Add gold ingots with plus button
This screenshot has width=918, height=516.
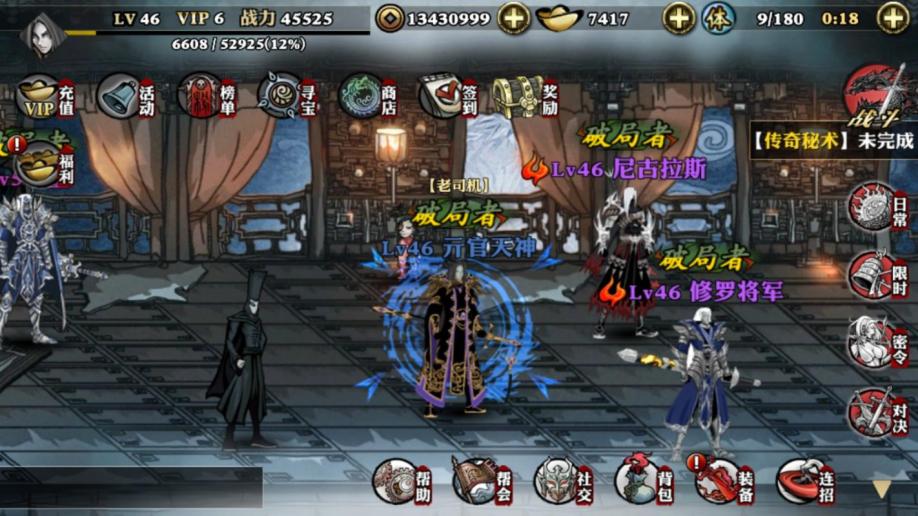[x=679, y=18]
